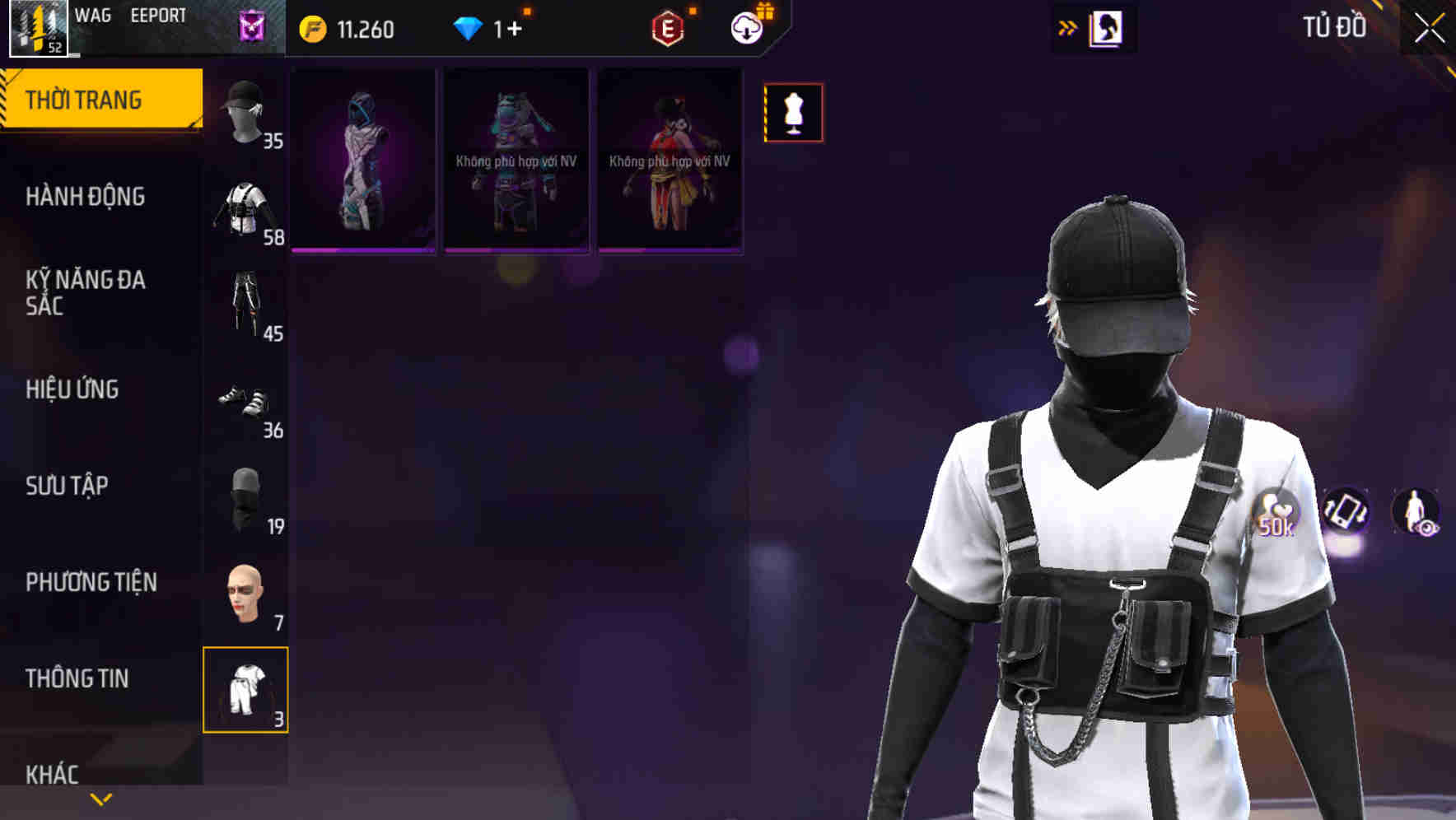Select the highlighted mannequin display icon
1456x820 pixels.
(793, 113)
